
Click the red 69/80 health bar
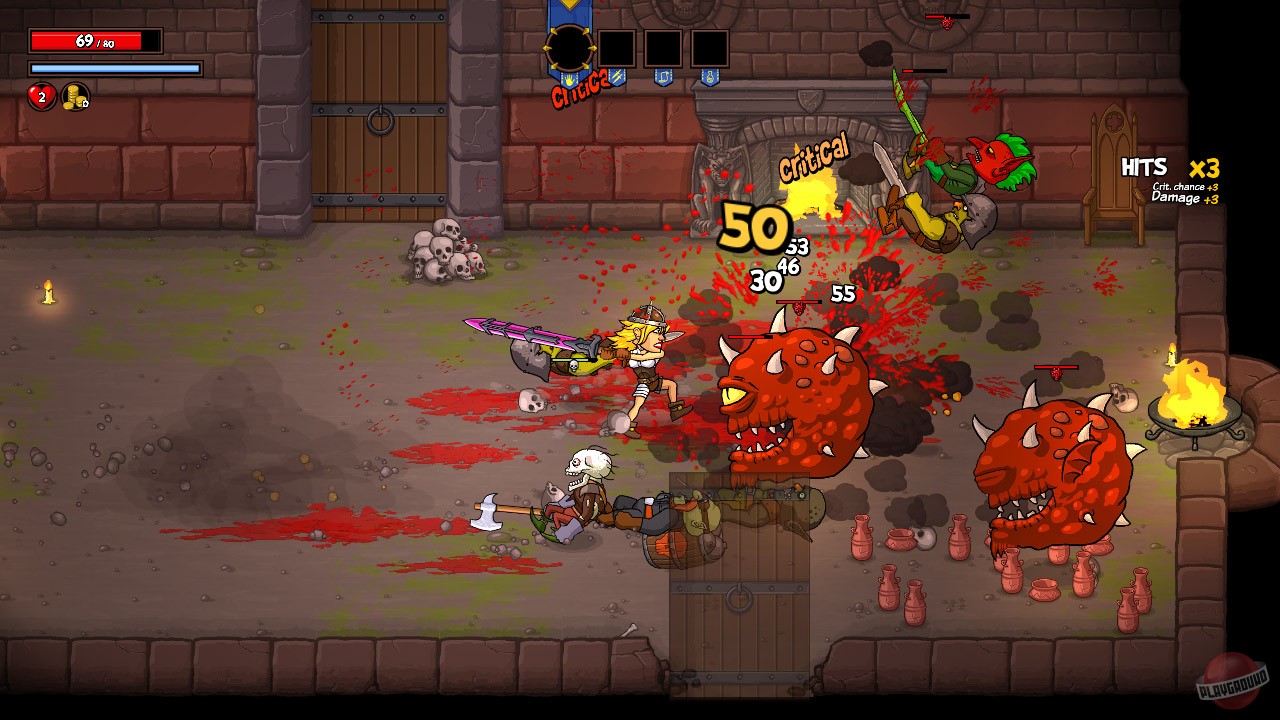coord(93,40)
